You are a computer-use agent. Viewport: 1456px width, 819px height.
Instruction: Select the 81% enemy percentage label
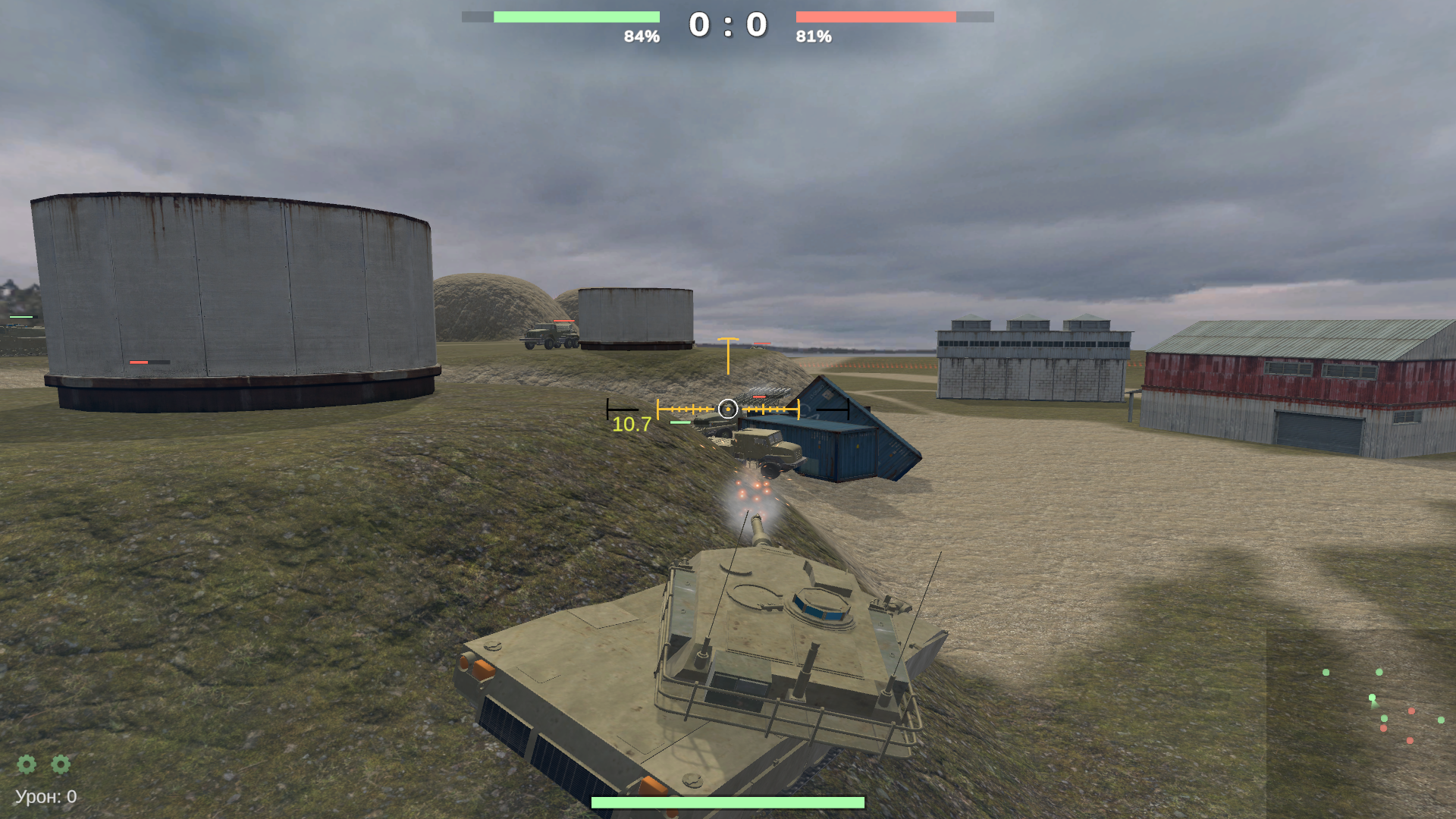813,34
